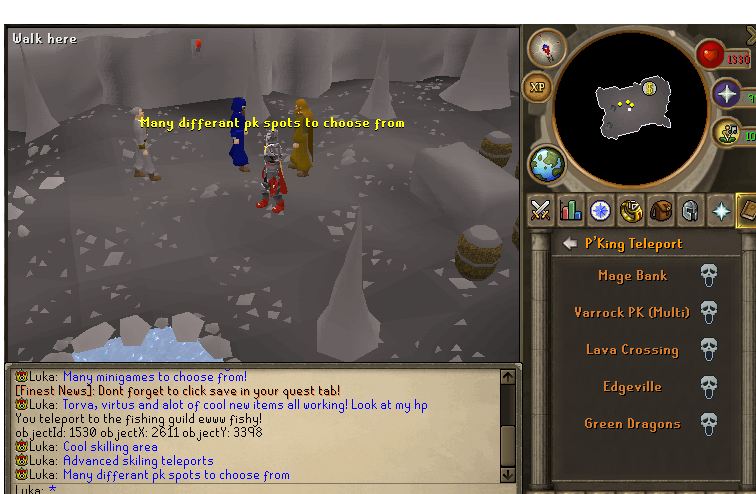Choose the Varrock PK (Multi) teleport
The image size is (756, 494).
[632, 313]
